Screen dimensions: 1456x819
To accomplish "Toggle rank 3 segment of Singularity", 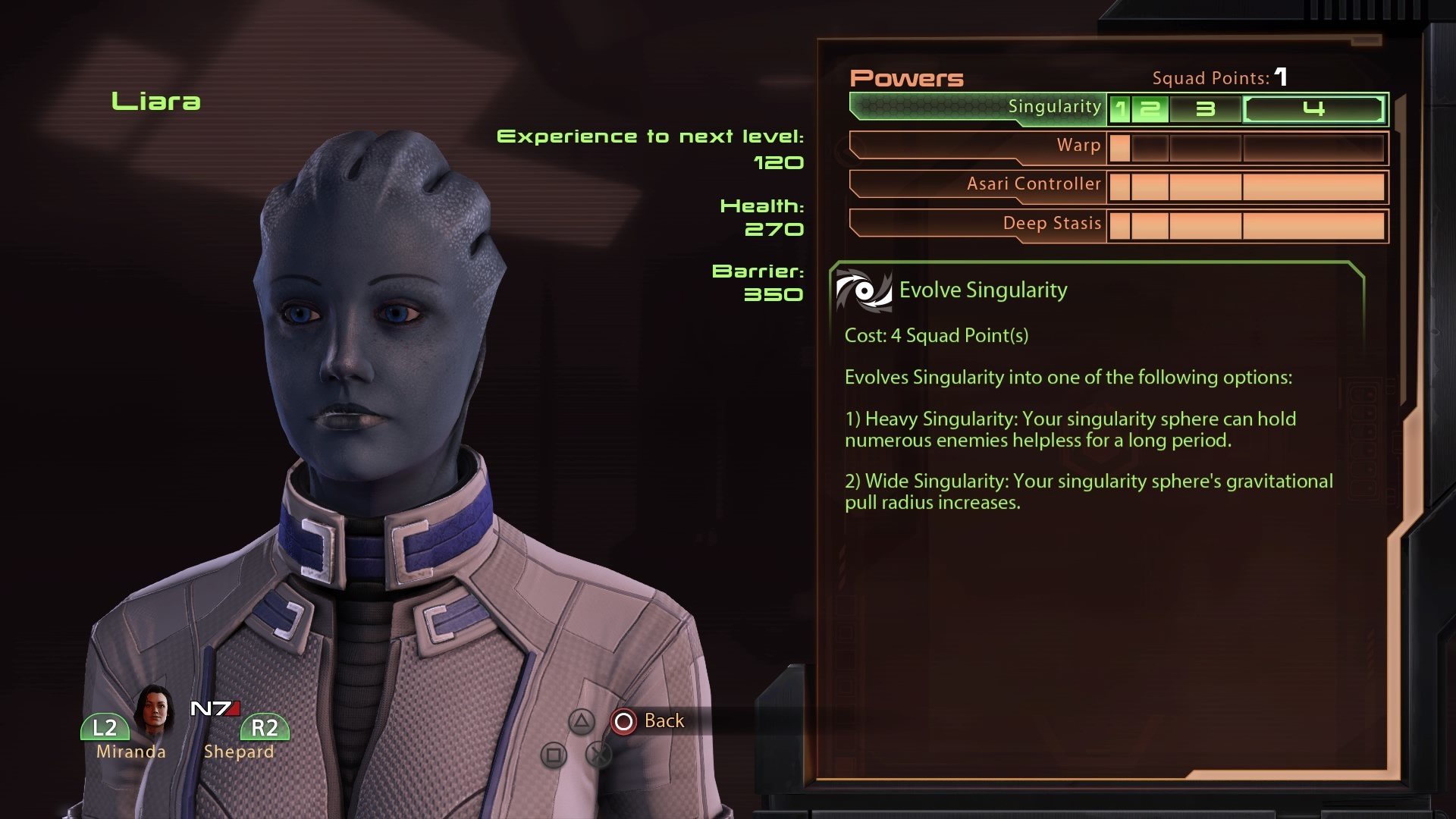I will coord(1205,109).
